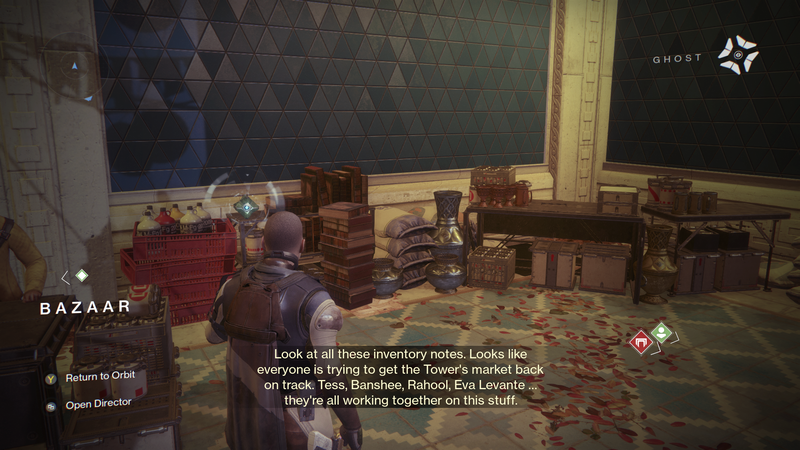Click the pale green diamond marker above Bazaar
The height and width of the screenshot is (450, 800).
point(82,275)
